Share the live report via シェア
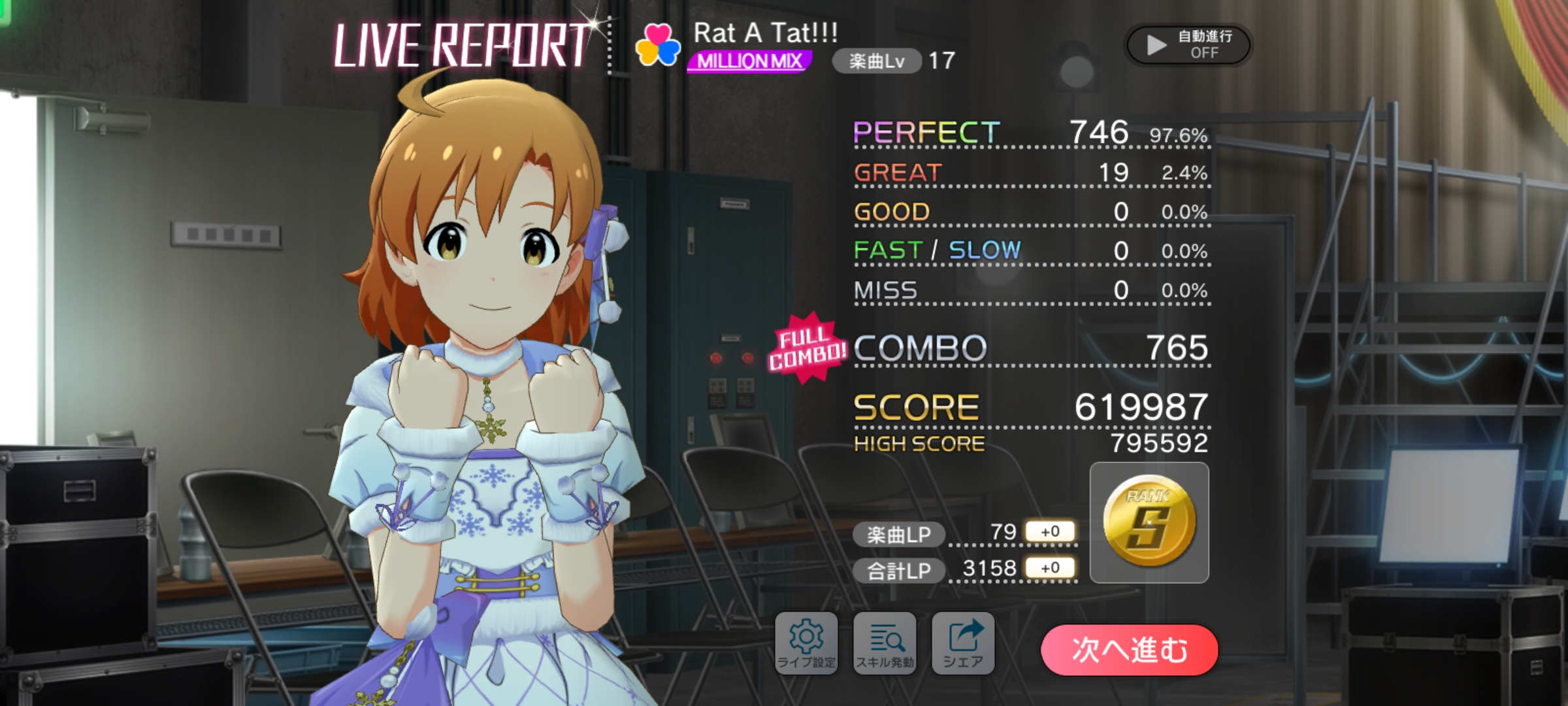The image size is (1568, 706). pyautogui.click(x=963, y=643)
